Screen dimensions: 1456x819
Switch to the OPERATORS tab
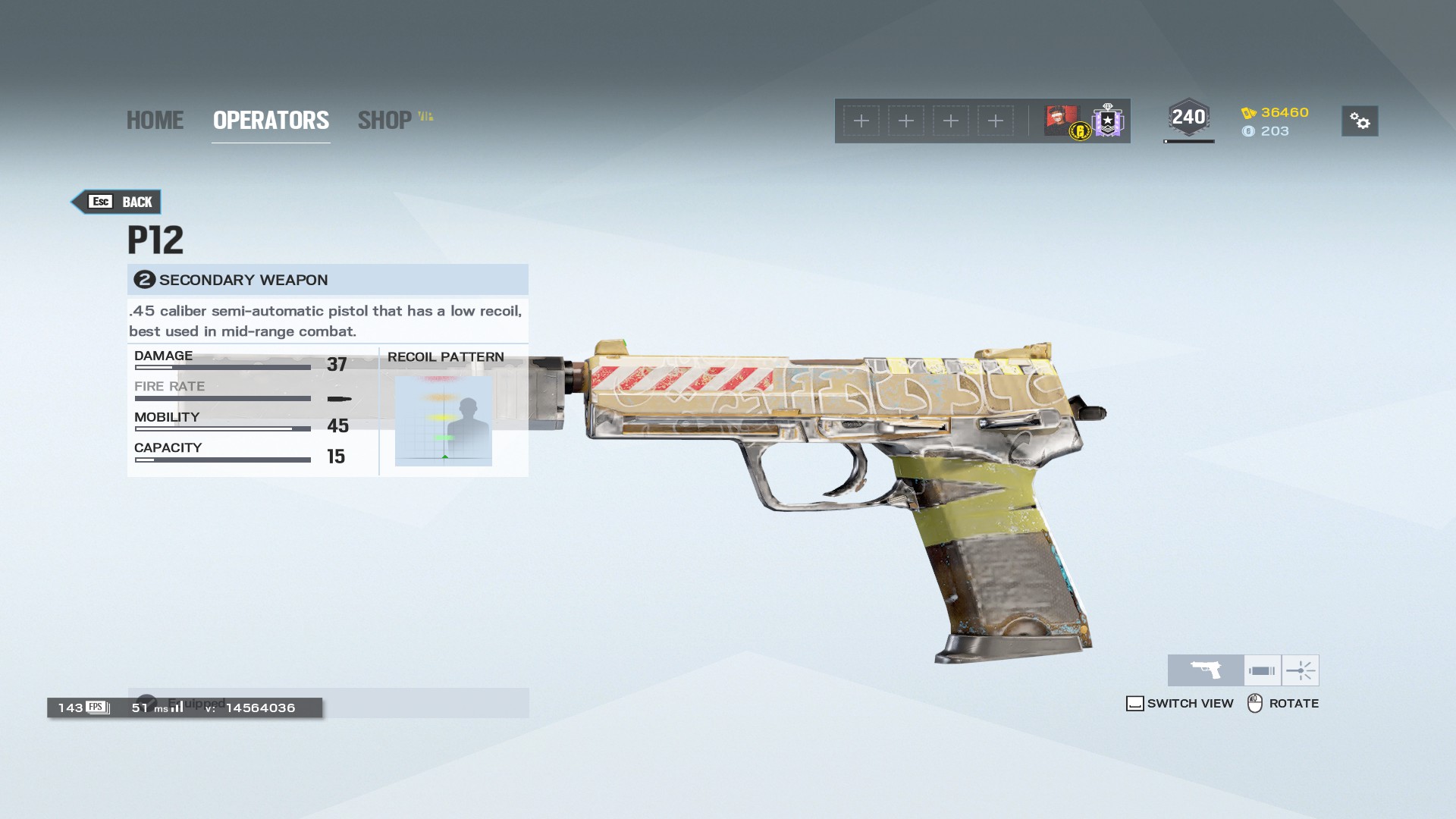point(271,120)
